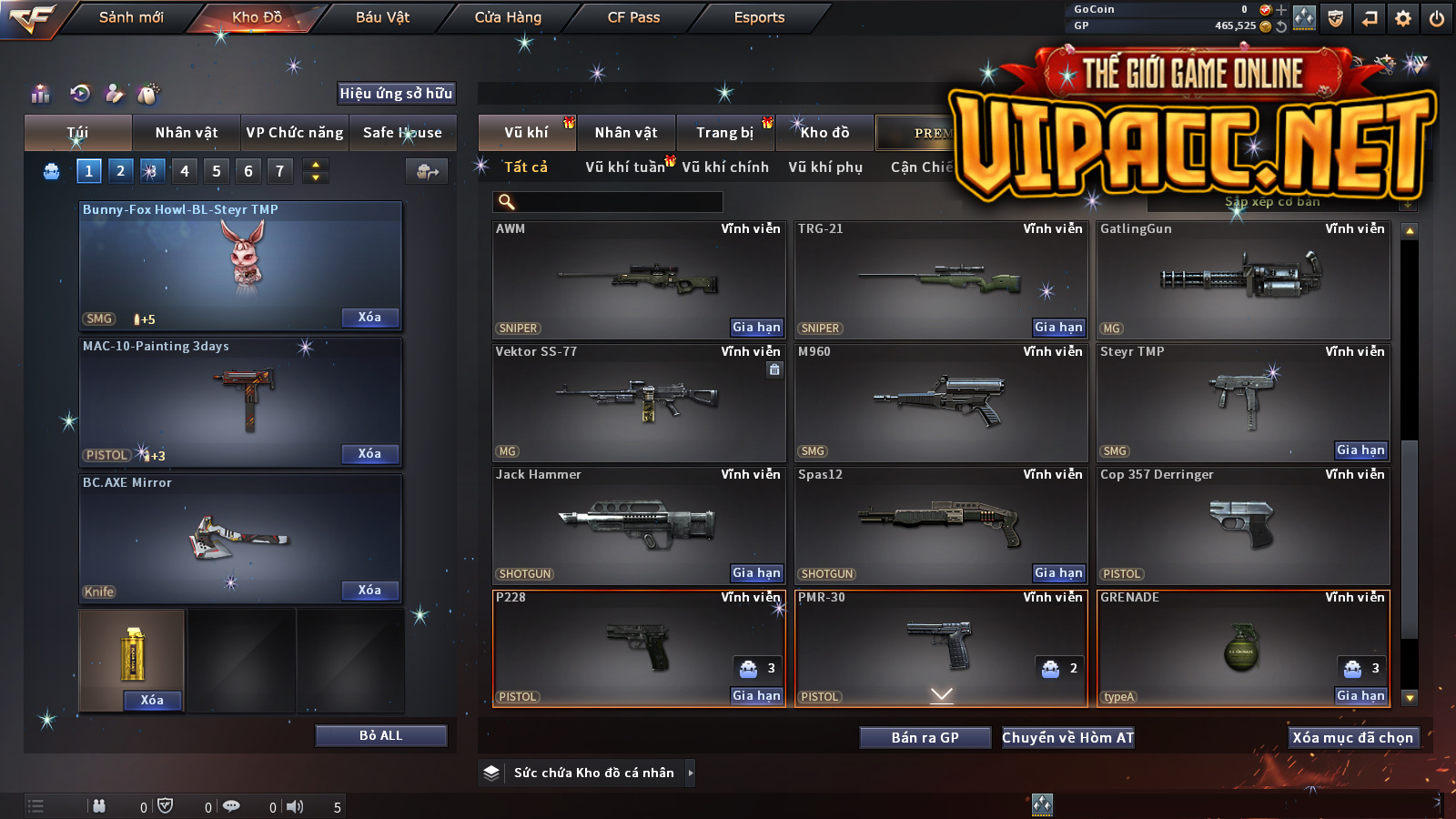Clear all equipped items with Bỏ ALL

(380, 735)
